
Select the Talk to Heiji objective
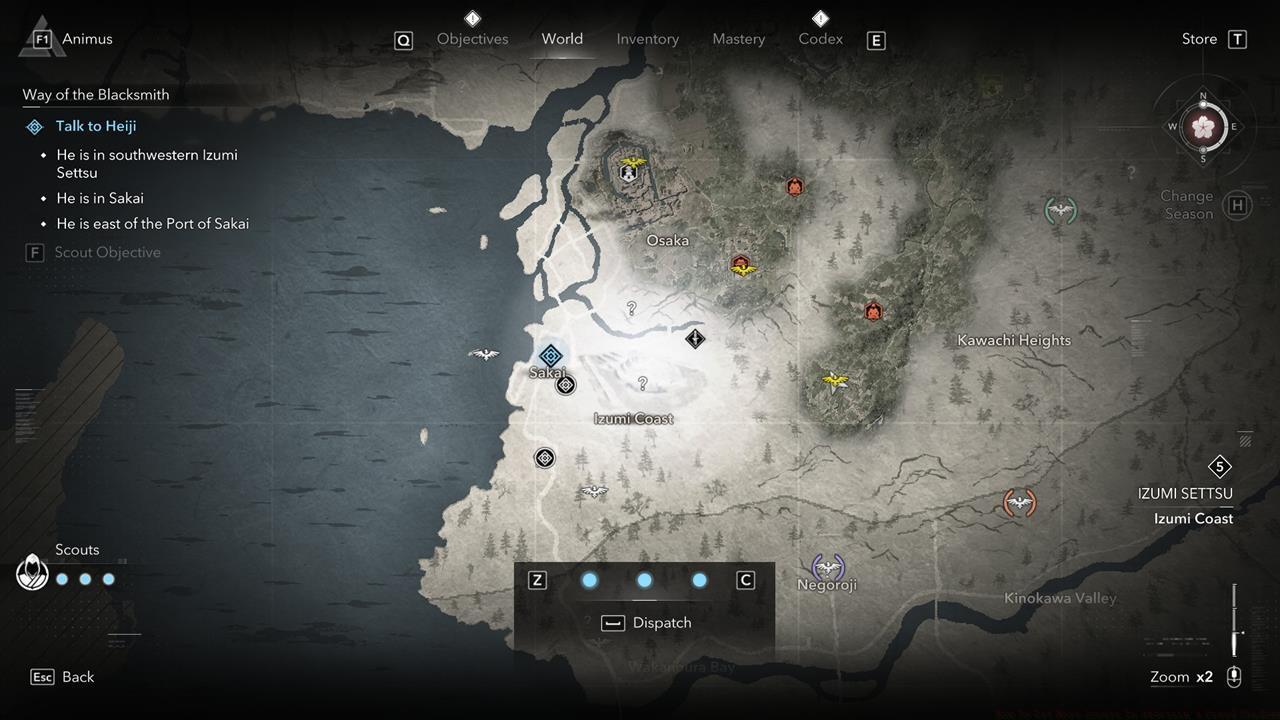(x=96, y=126)
